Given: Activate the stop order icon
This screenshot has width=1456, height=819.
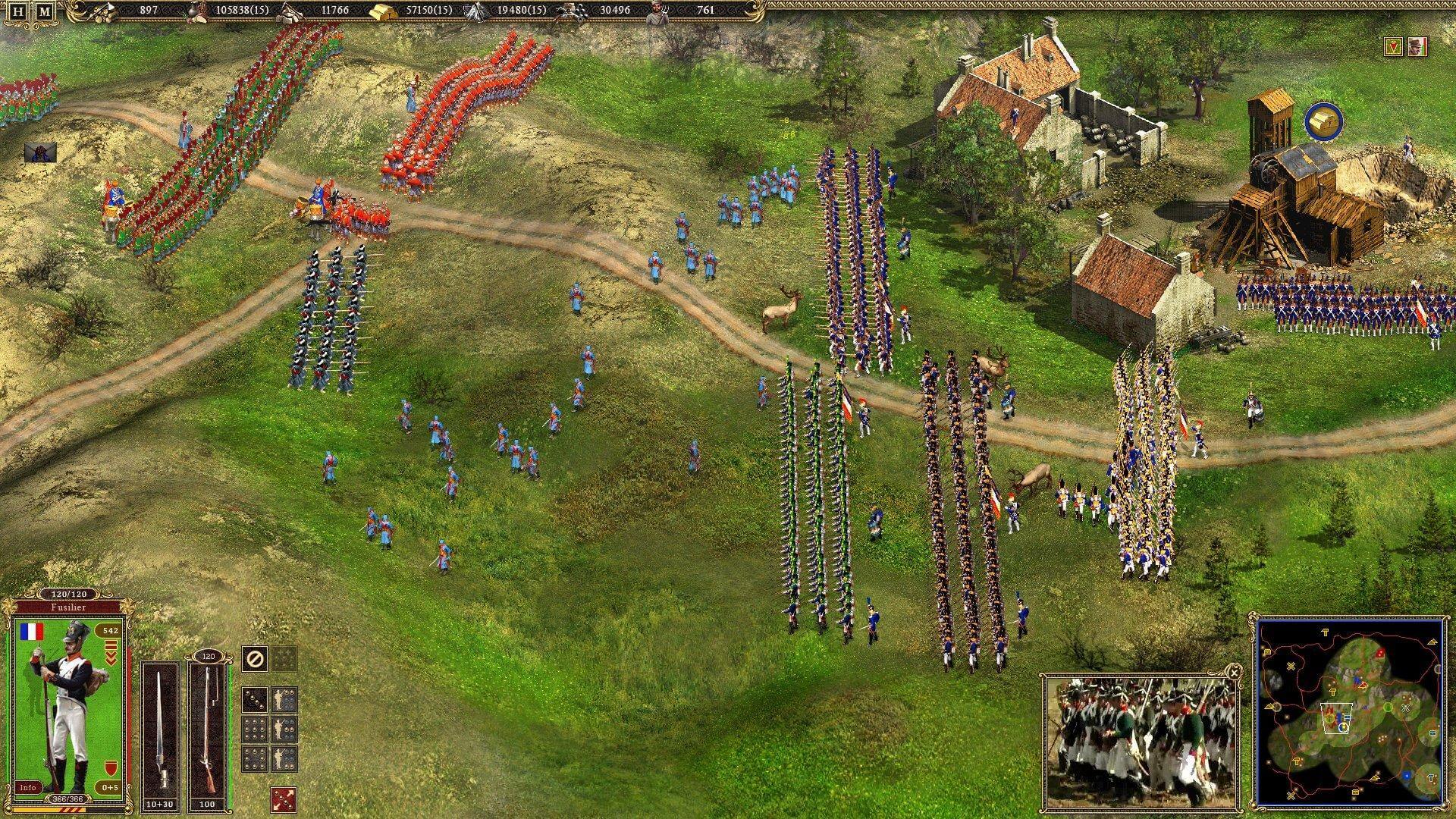Looking at the screenshot, I should click(x=255, y=659).
